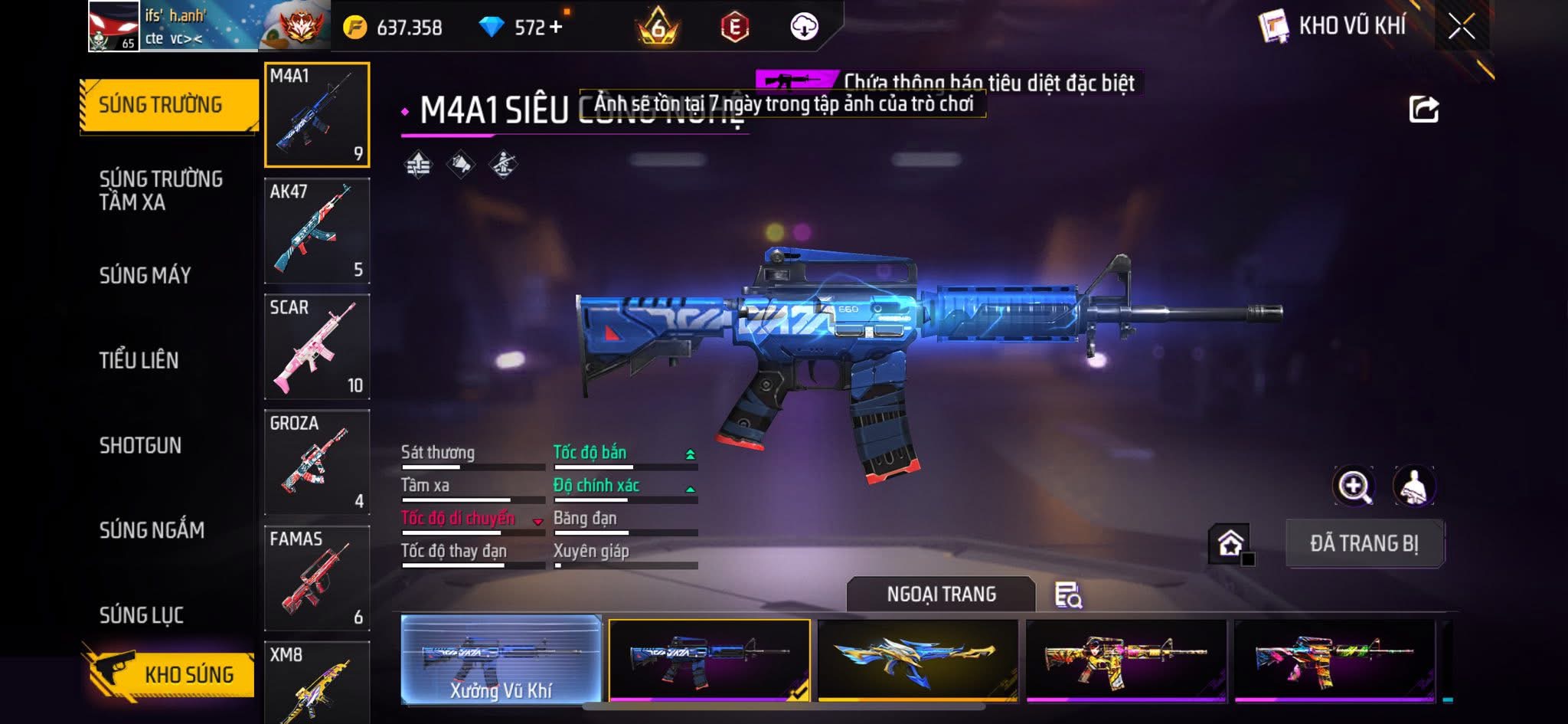Select the AK47 weapon tile
Image resolution: width=1568 pixels, height=724 pixels.
317,231
